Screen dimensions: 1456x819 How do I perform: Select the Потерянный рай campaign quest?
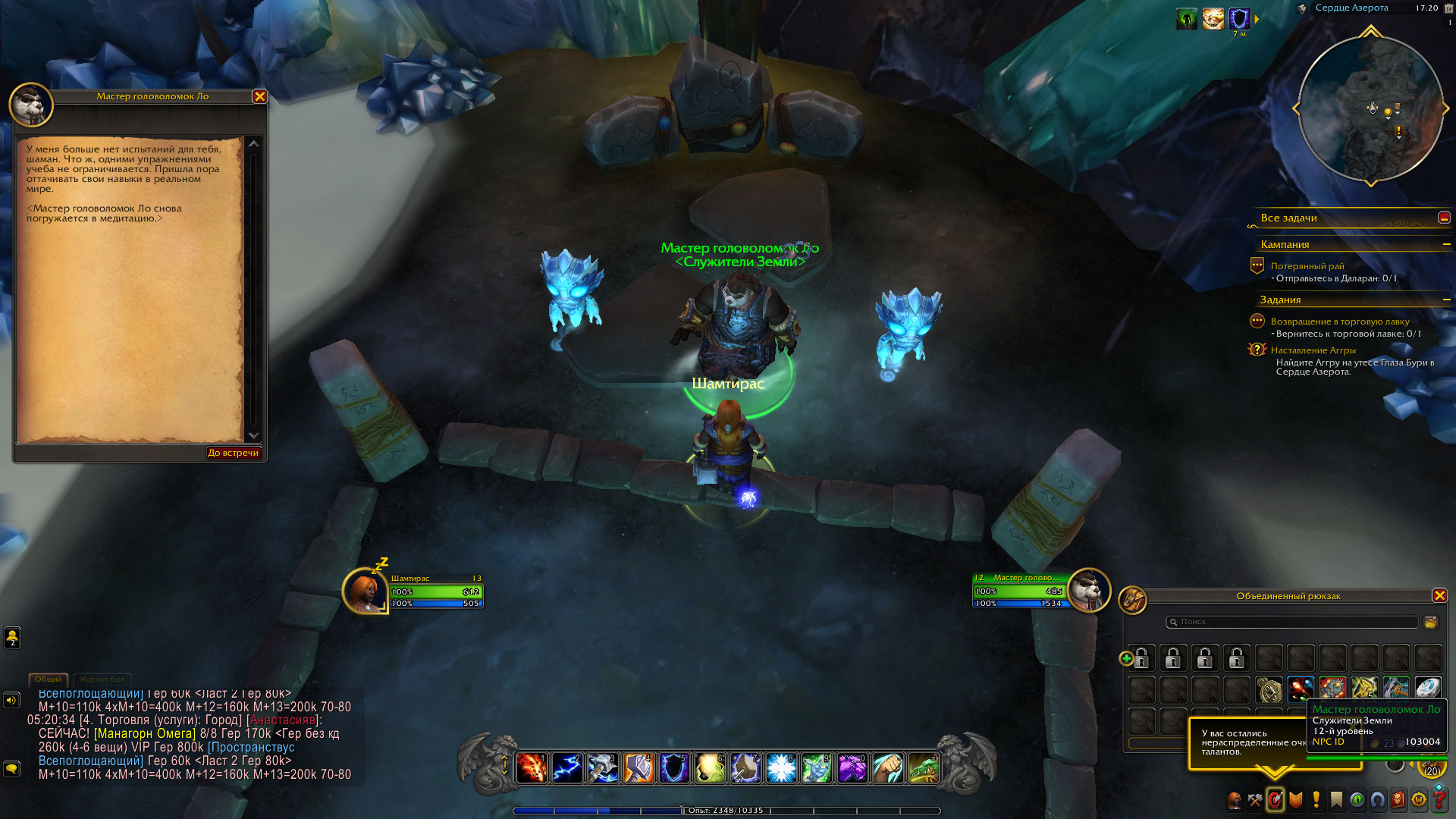click(1307, 266)
